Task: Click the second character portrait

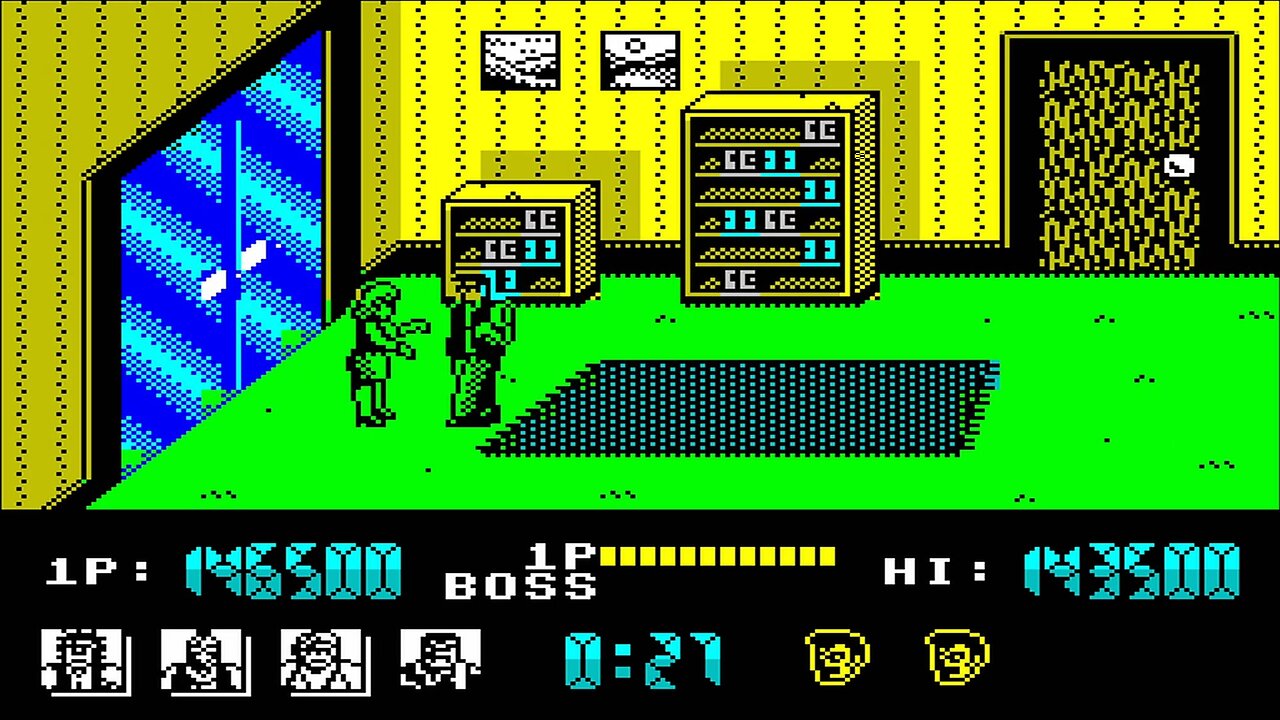Action: pyautogui.click(x=205, y=660)
